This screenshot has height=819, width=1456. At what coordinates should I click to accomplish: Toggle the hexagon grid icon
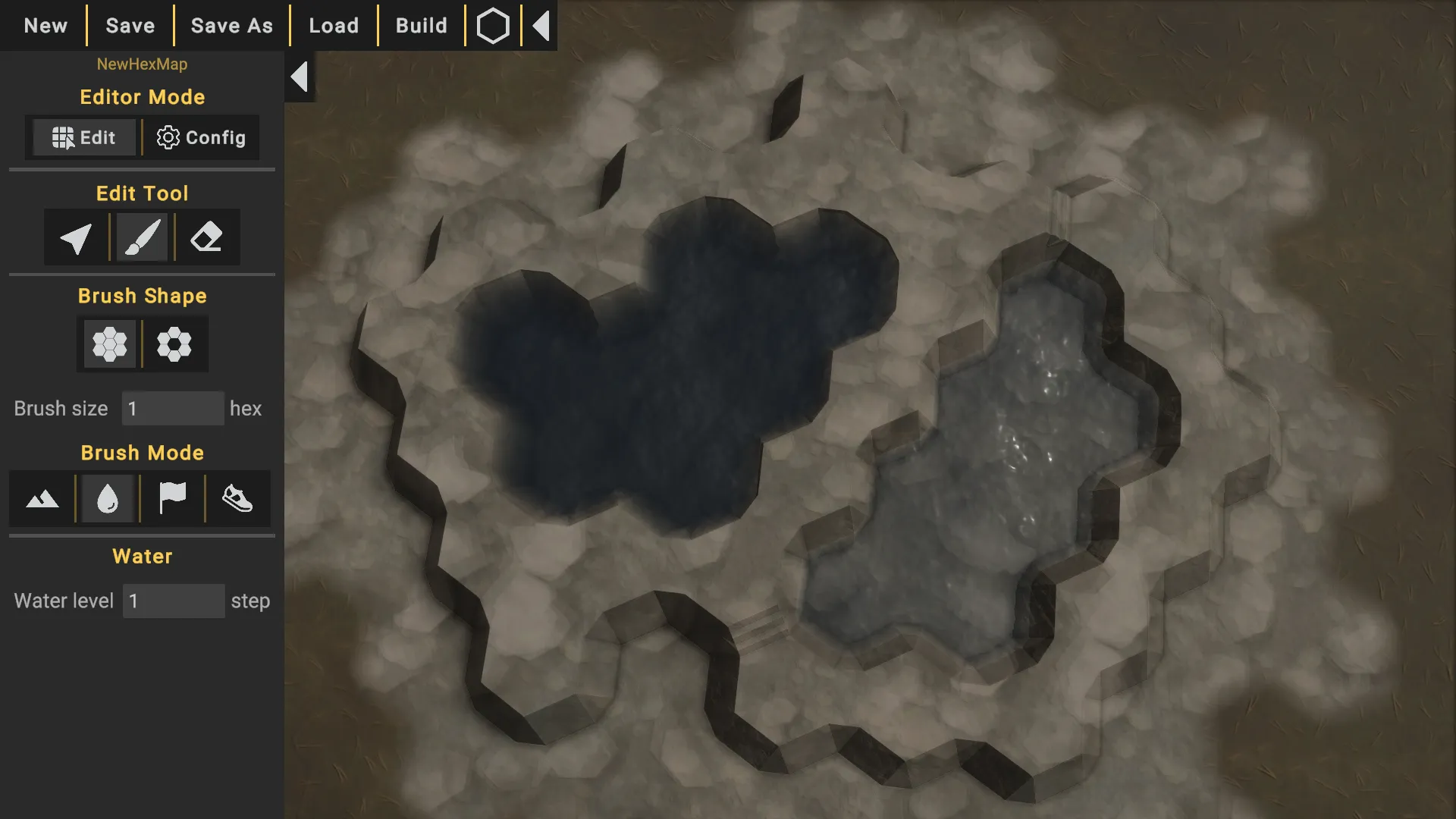click(493, 26)
